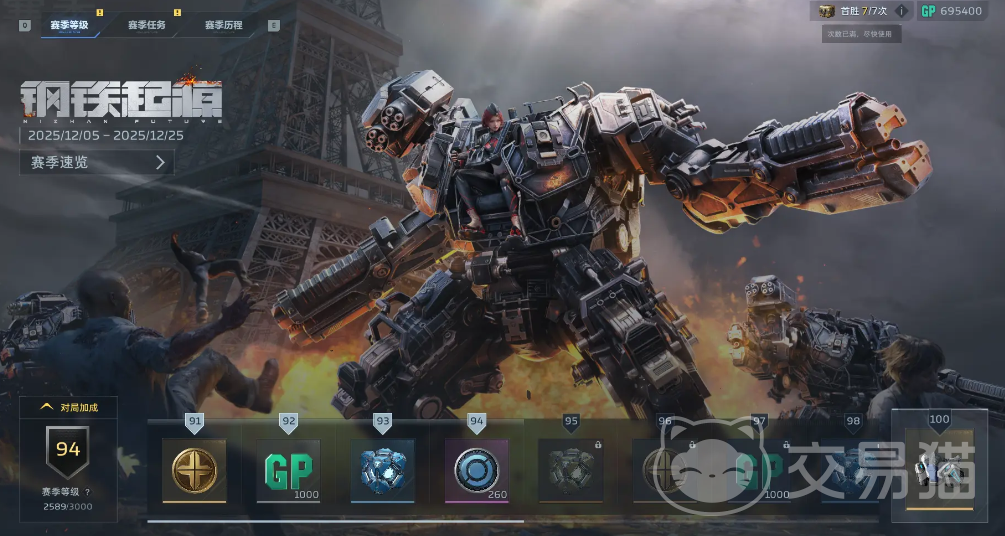The image size is (1005, 536).
Task: Open the 赛季速览 season overview
Action: 97,162
